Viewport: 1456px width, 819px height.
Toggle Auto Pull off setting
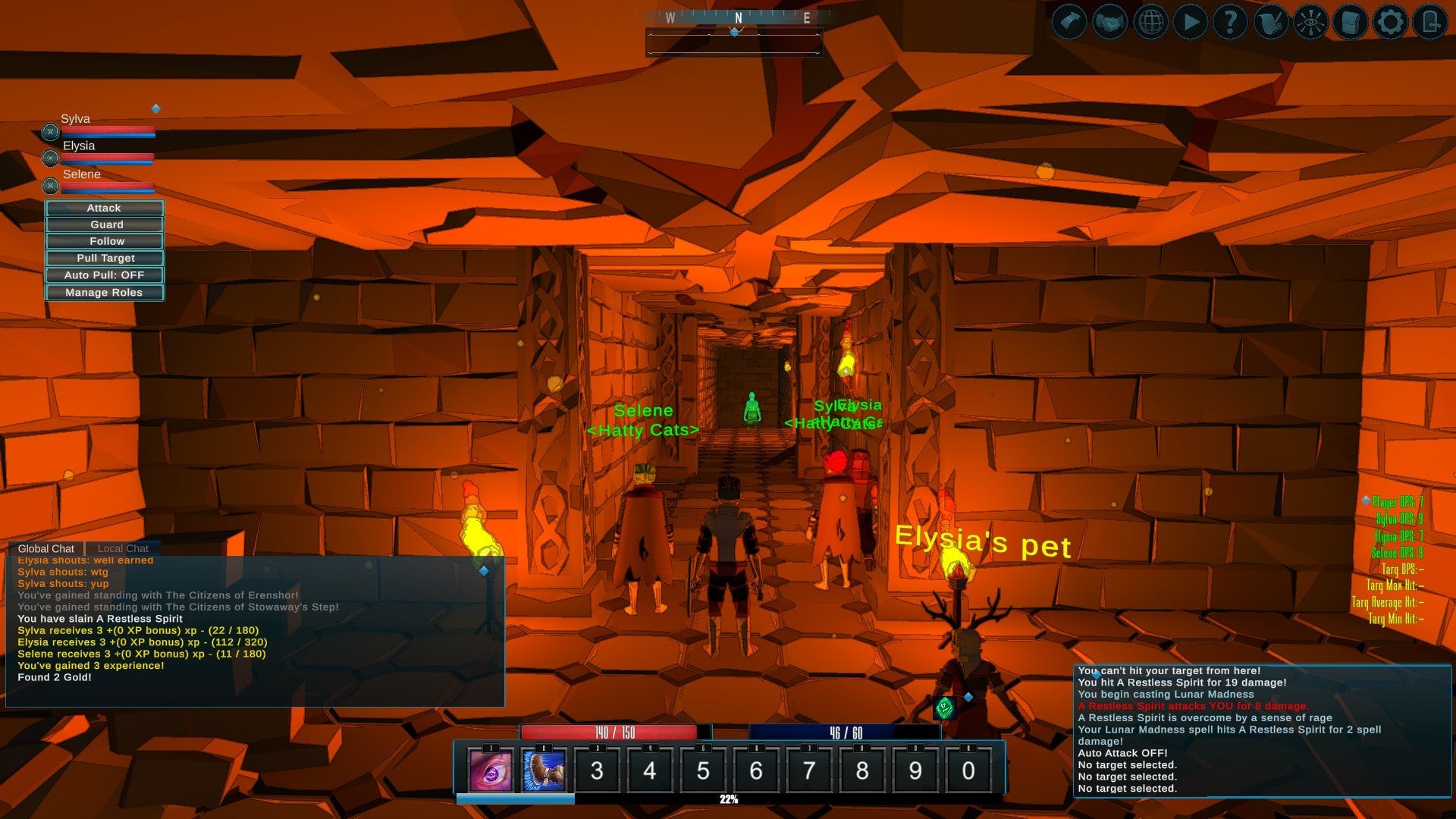105,275
